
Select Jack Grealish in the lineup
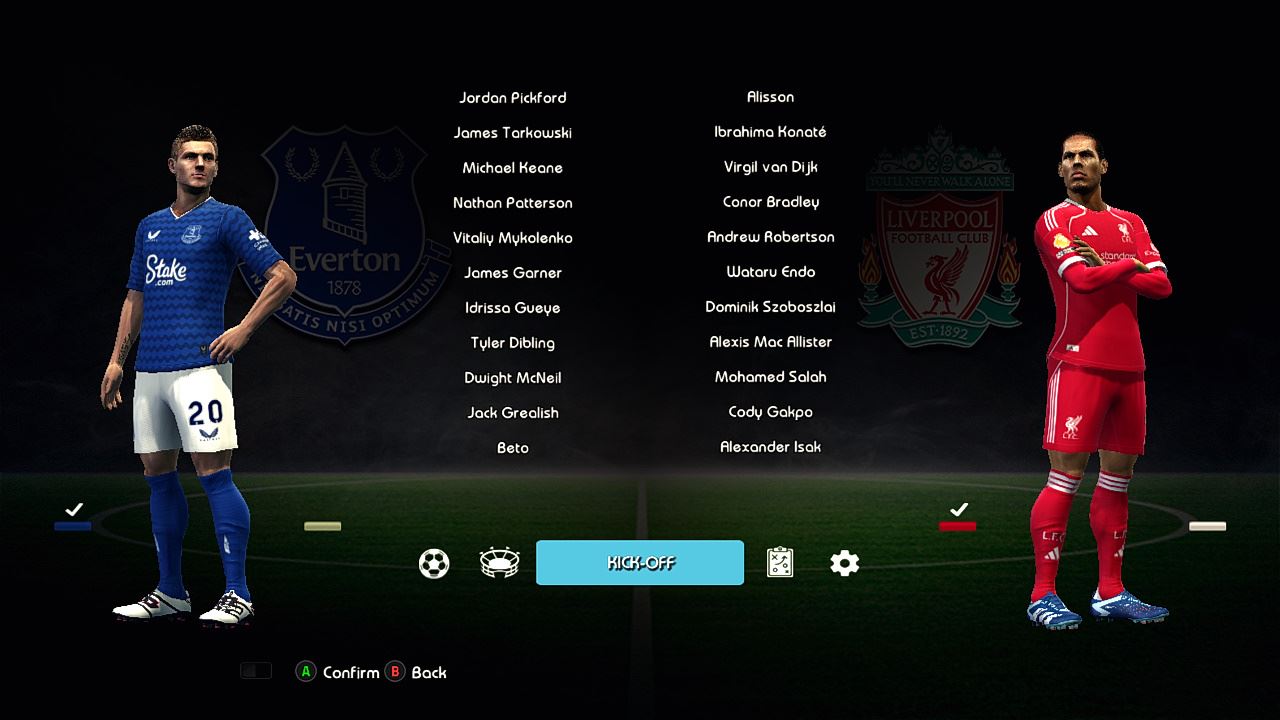[512, 413]
